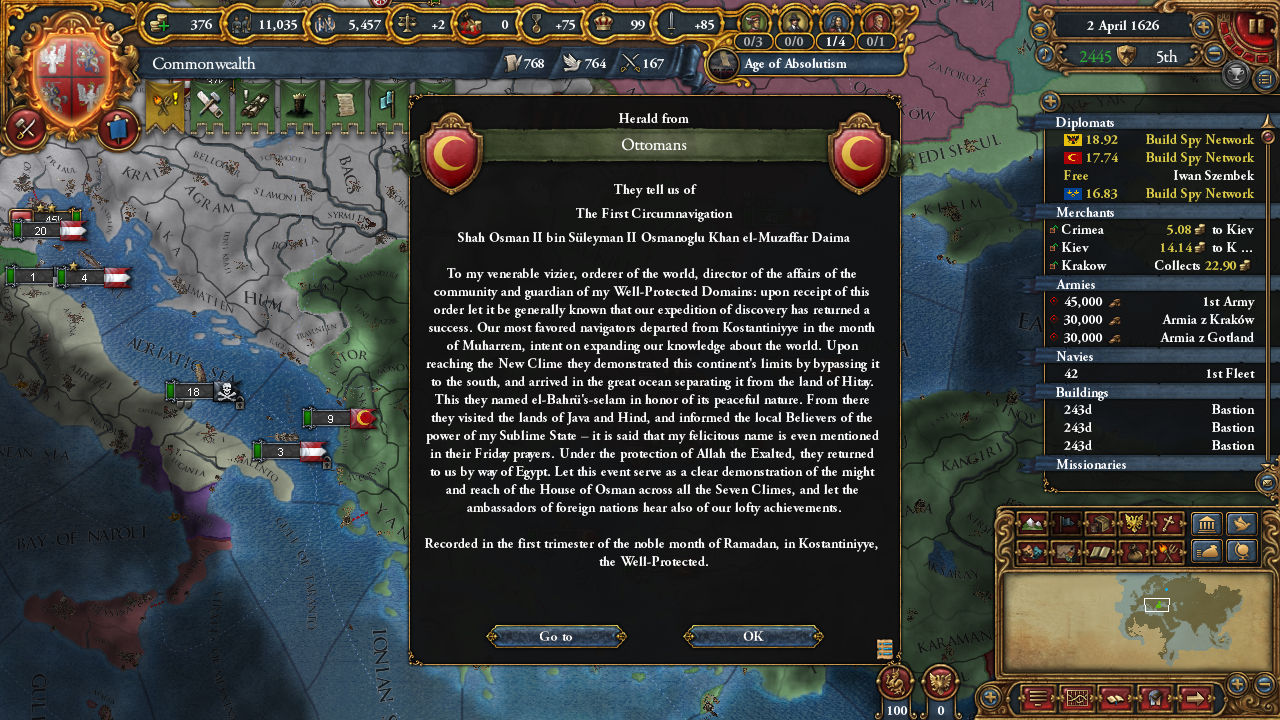Select the political mapmode flag icon
Screen dimensions: 1280x720
pos(1066,524)
